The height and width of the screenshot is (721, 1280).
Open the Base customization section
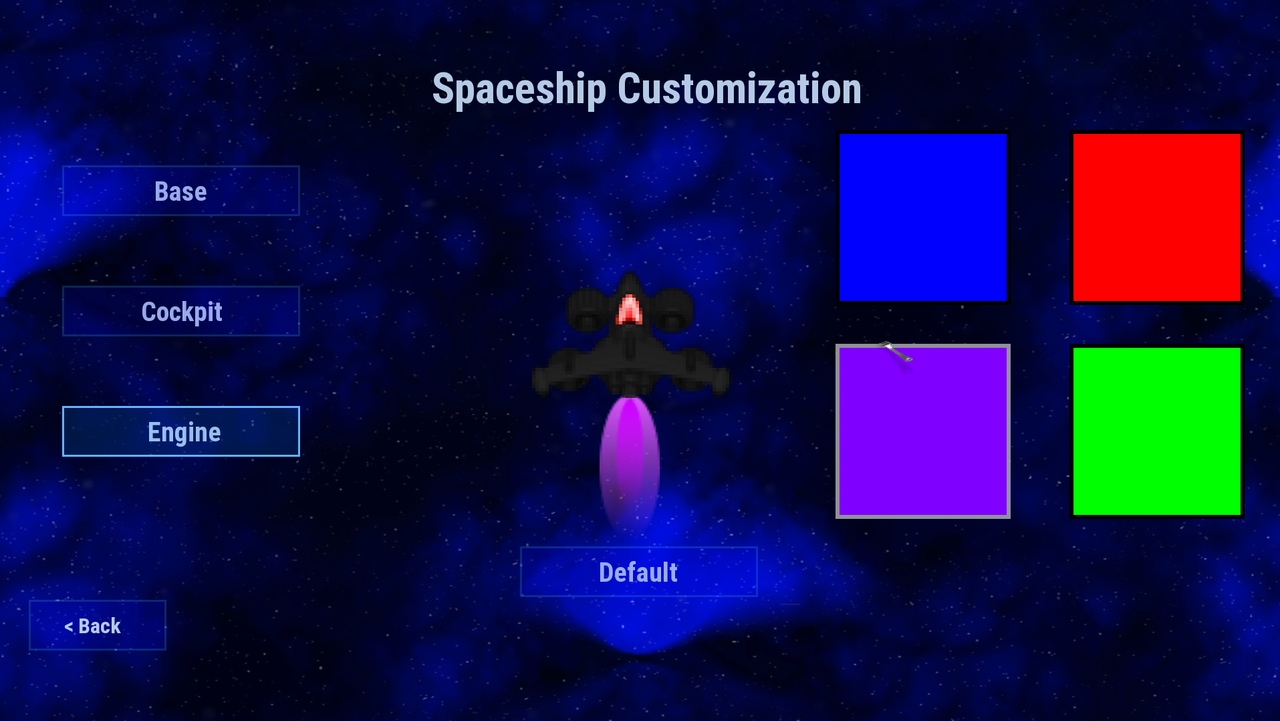click(181, 191)
